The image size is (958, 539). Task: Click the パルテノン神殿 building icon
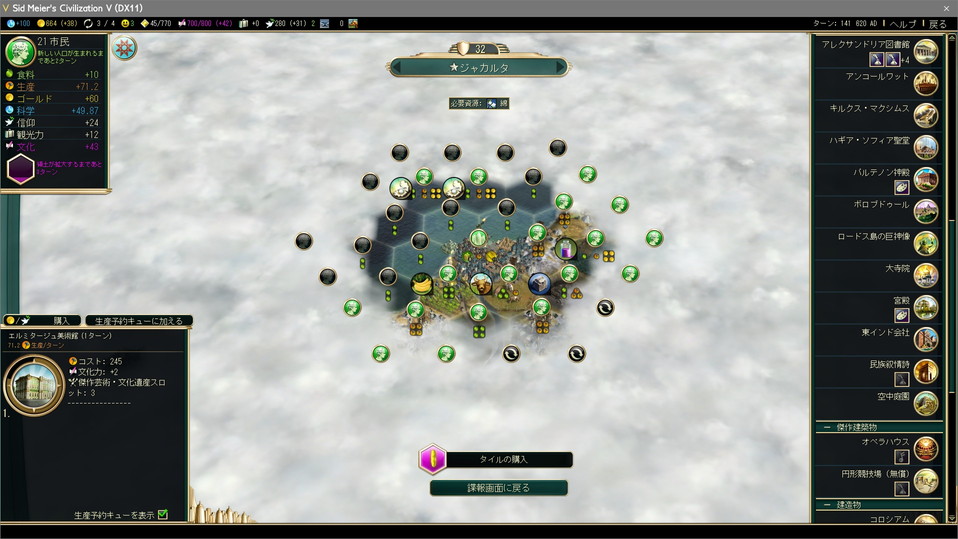pos(926,179)
